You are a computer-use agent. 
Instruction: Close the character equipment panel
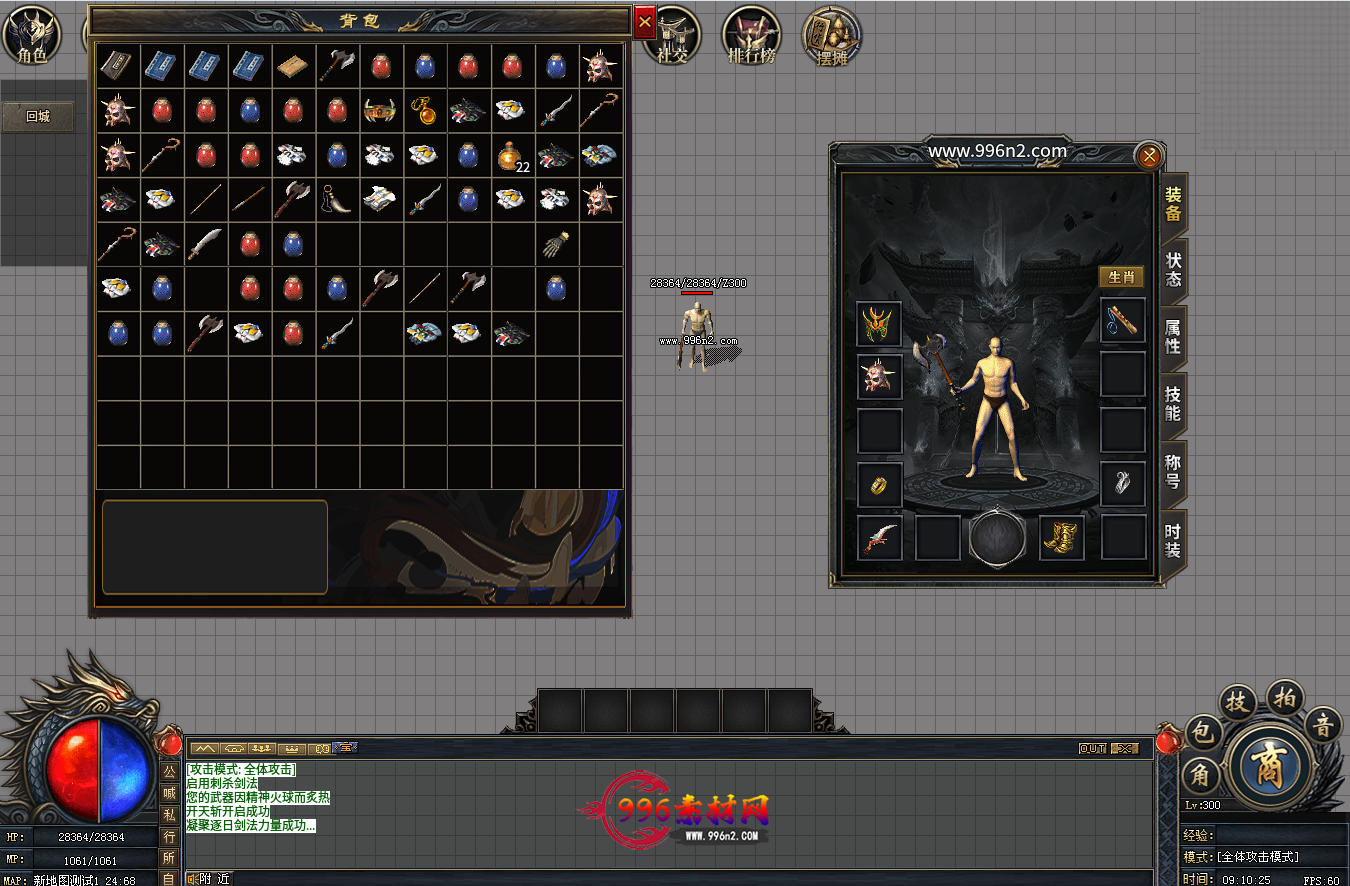click(x=1149, y=155)
